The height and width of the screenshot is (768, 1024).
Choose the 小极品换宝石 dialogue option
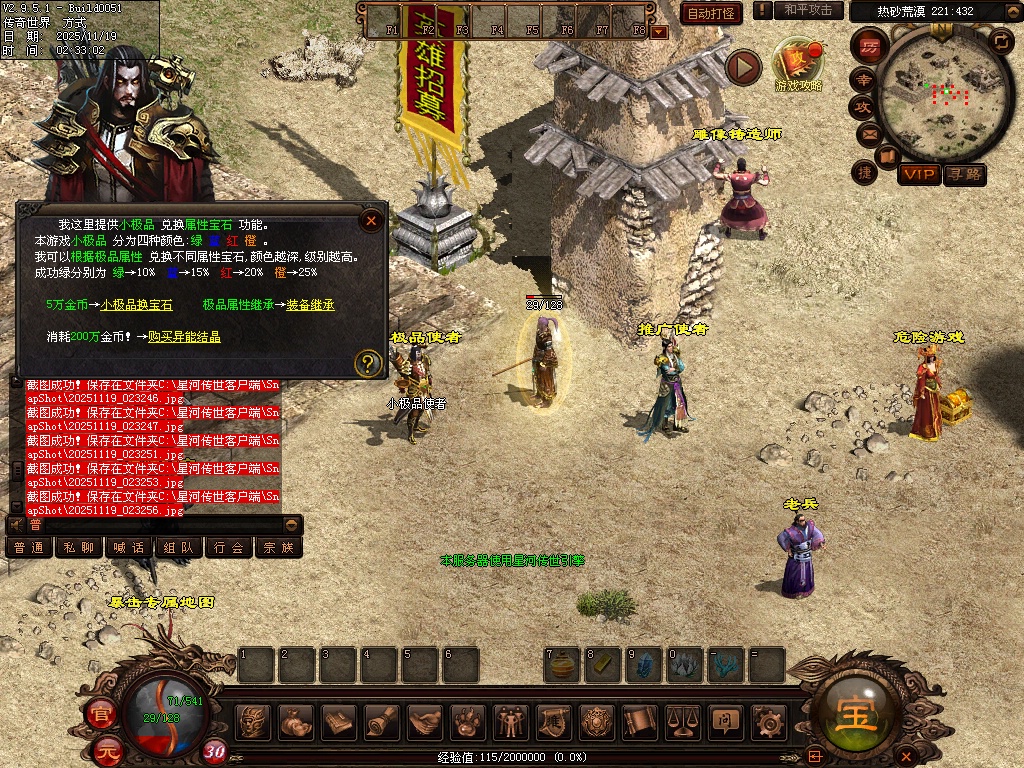coord(136,304)
